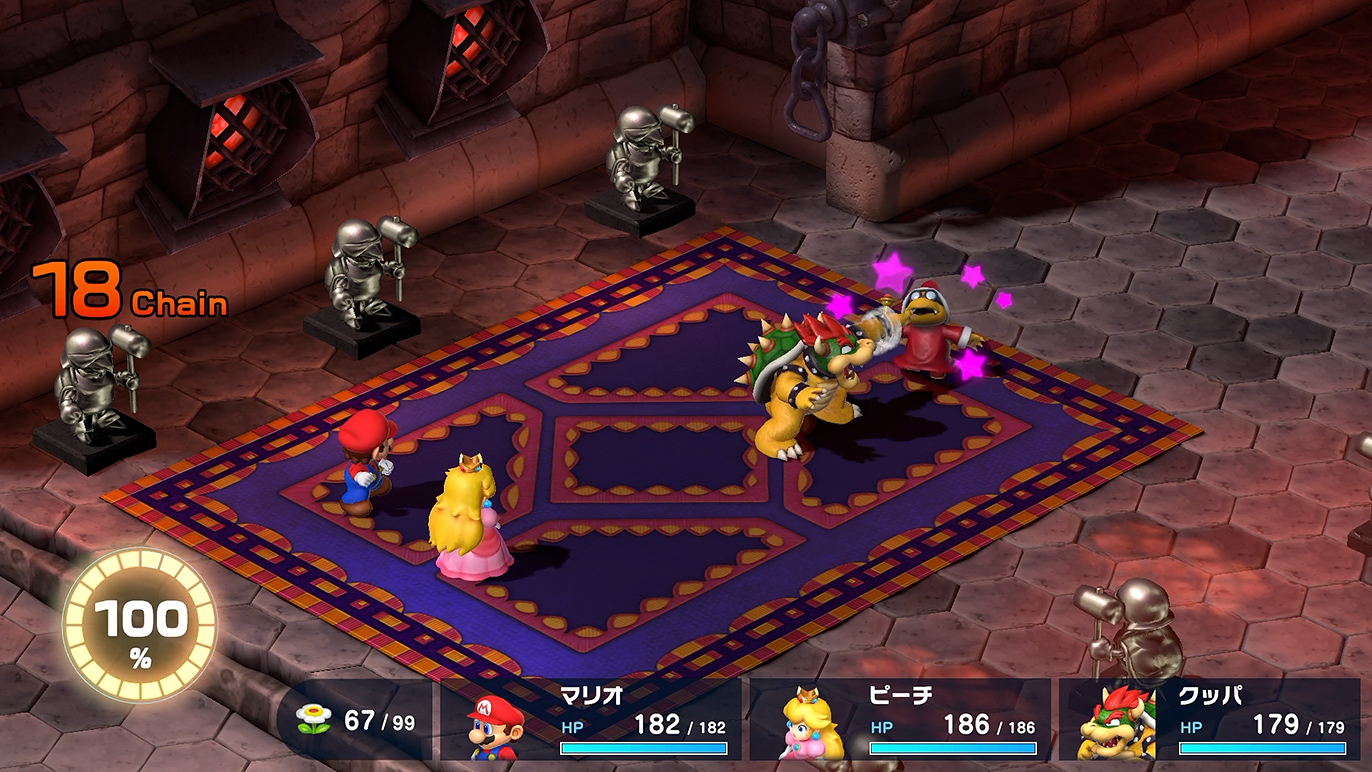Click the flower points icon
Image resolution: width=1372 pixels, height=772 pixels.
(x=313, y=720)
